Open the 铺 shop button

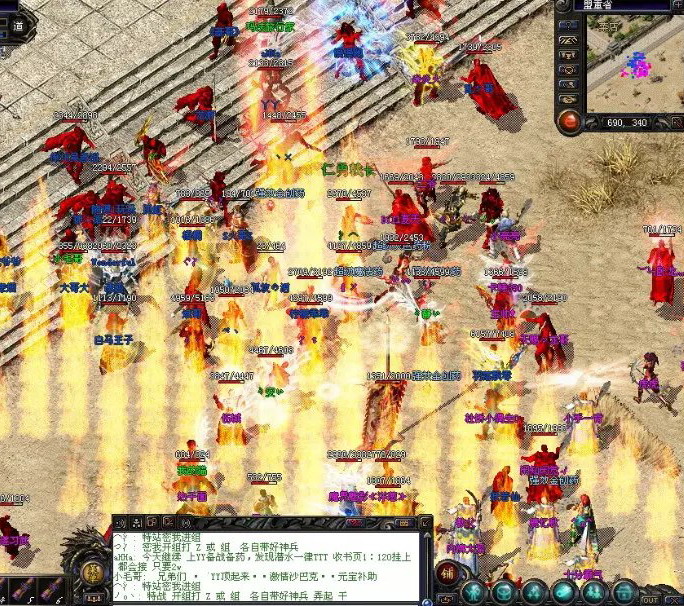tap(448, 574)
